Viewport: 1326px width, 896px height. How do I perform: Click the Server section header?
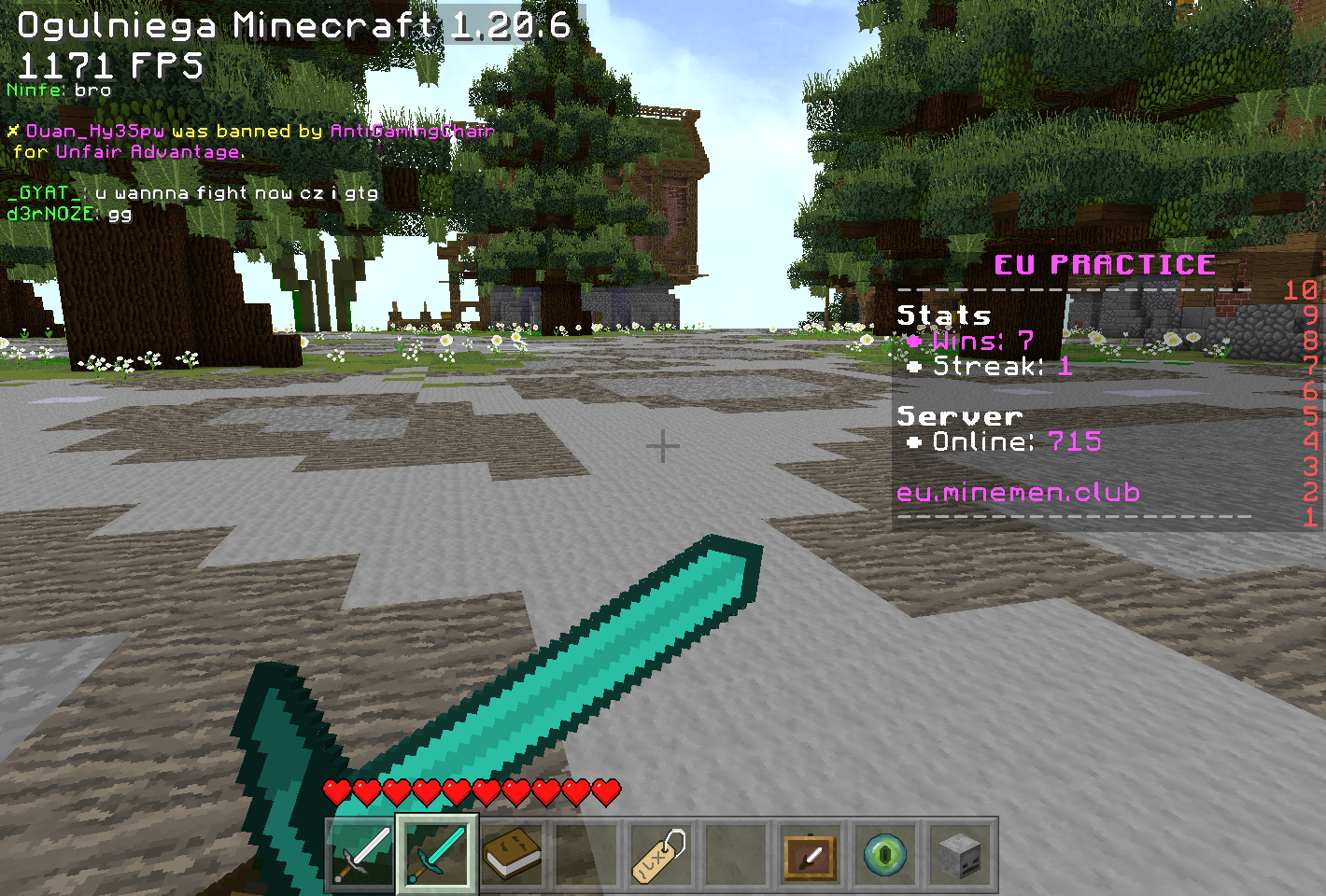959,415
